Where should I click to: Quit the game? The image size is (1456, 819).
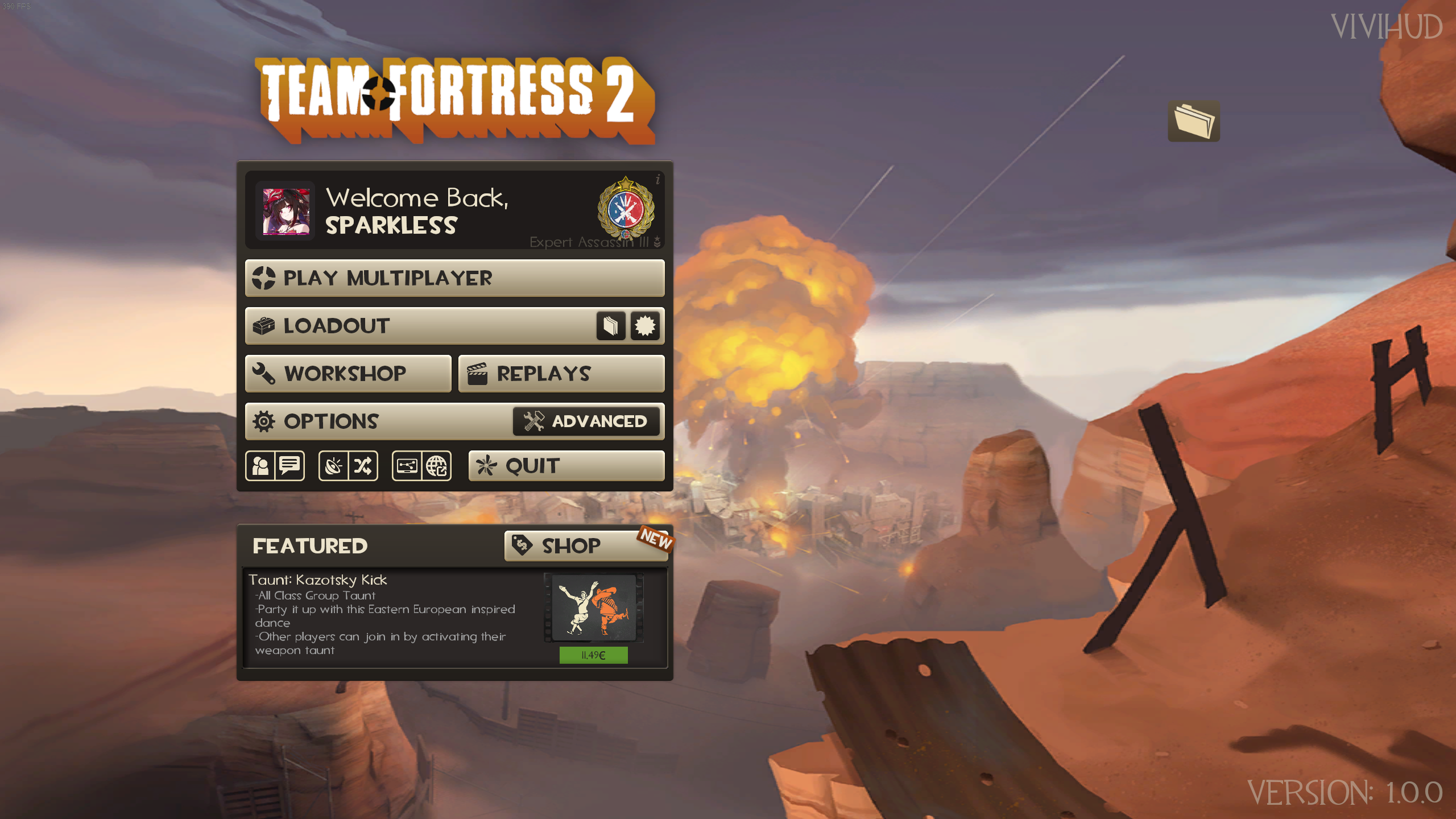pos(566,466)
